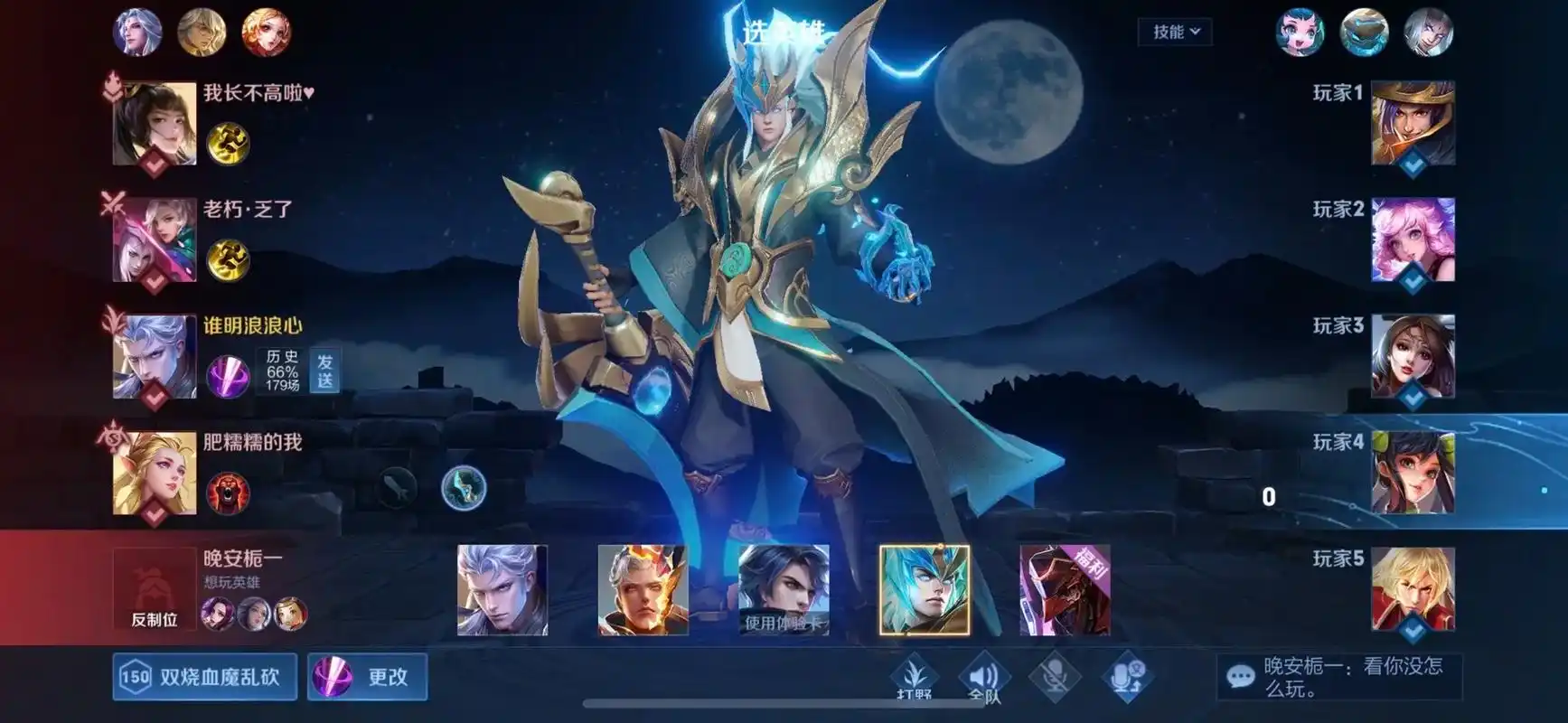Click 玩家3's hero portrait
Viewport: 1568px width, 723px height.
click(x=1413, y=356)
